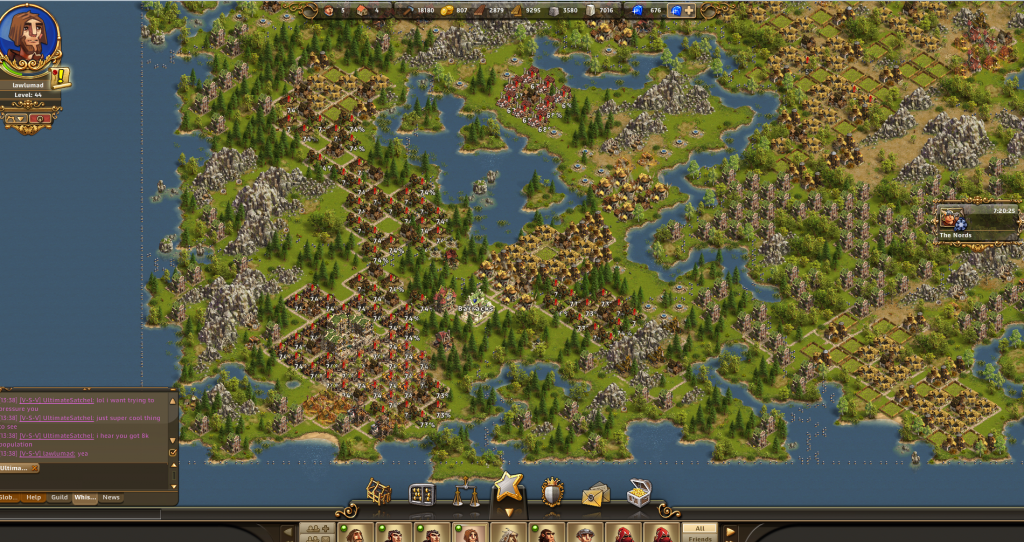The image size is (1024, 542).
Task: Switch to the News chat tab
Action: [111, 497]
